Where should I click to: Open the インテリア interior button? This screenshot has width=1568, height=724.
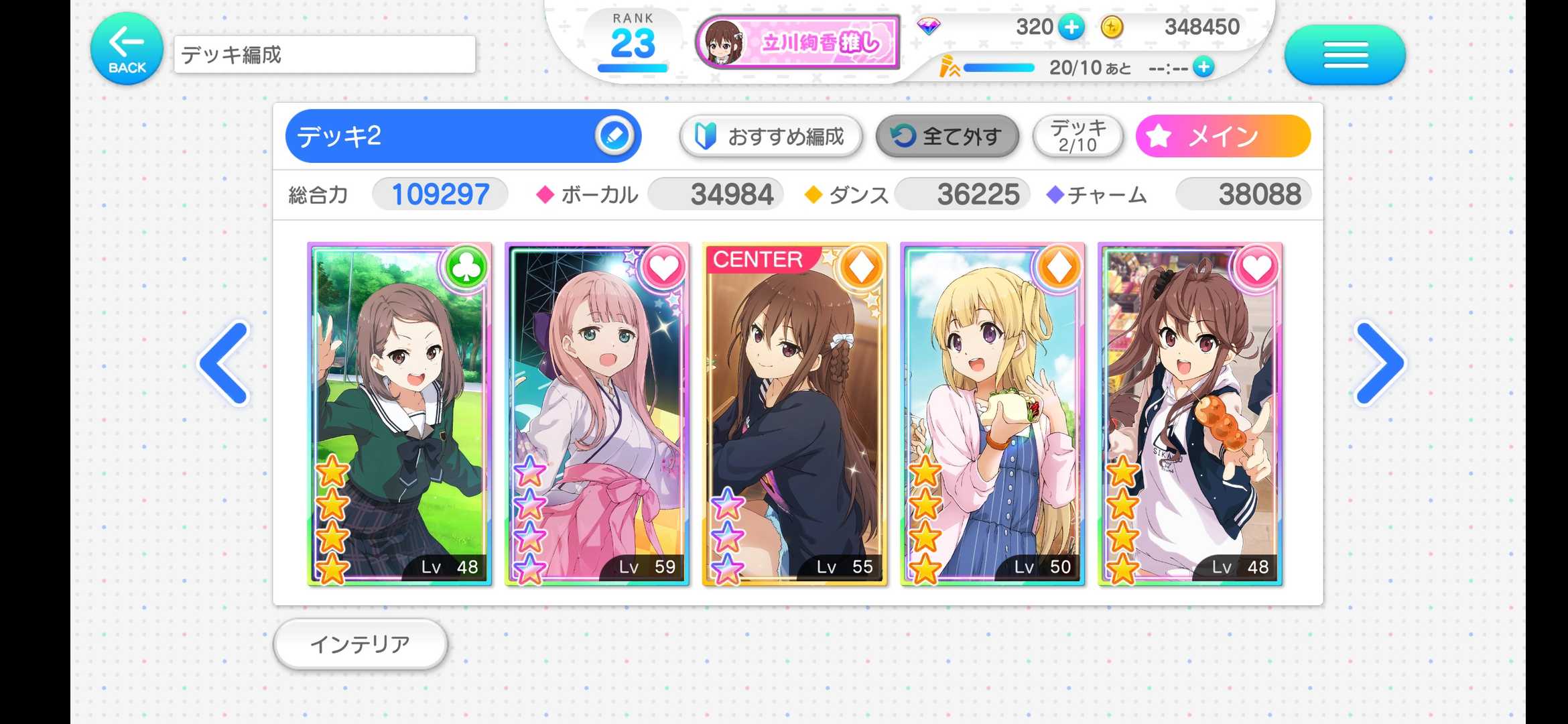point(361,644)
